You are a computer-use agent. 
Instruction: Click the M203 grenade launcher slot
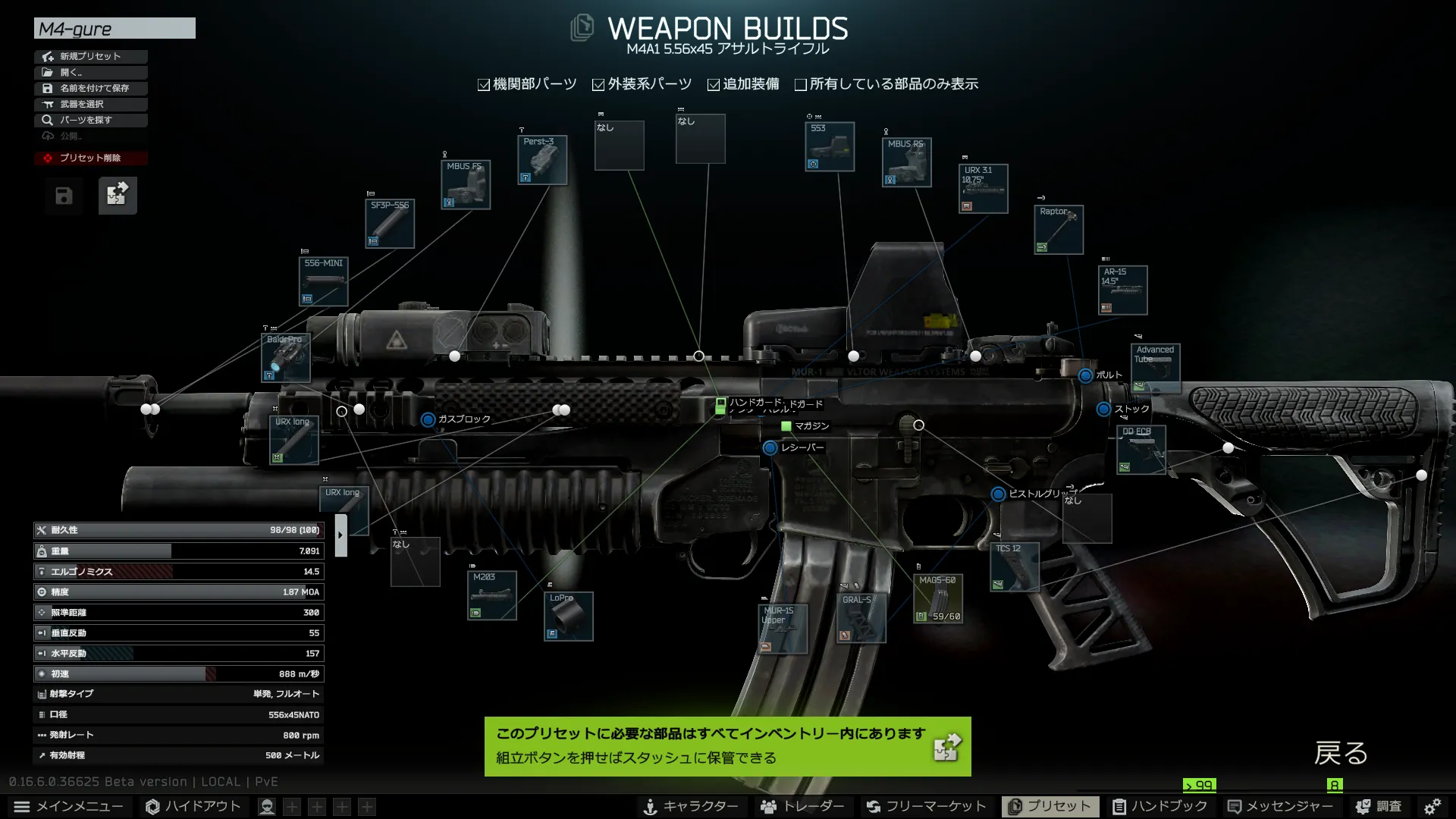pos(492,595)
